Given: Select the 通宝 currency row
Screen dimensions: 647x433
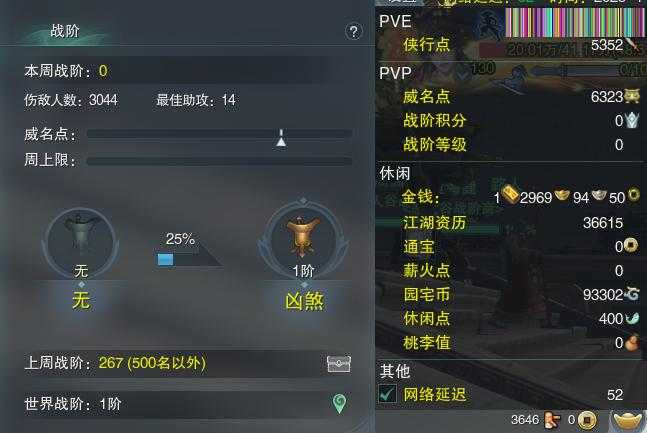Looking at the screenshot, I should 510,246.
